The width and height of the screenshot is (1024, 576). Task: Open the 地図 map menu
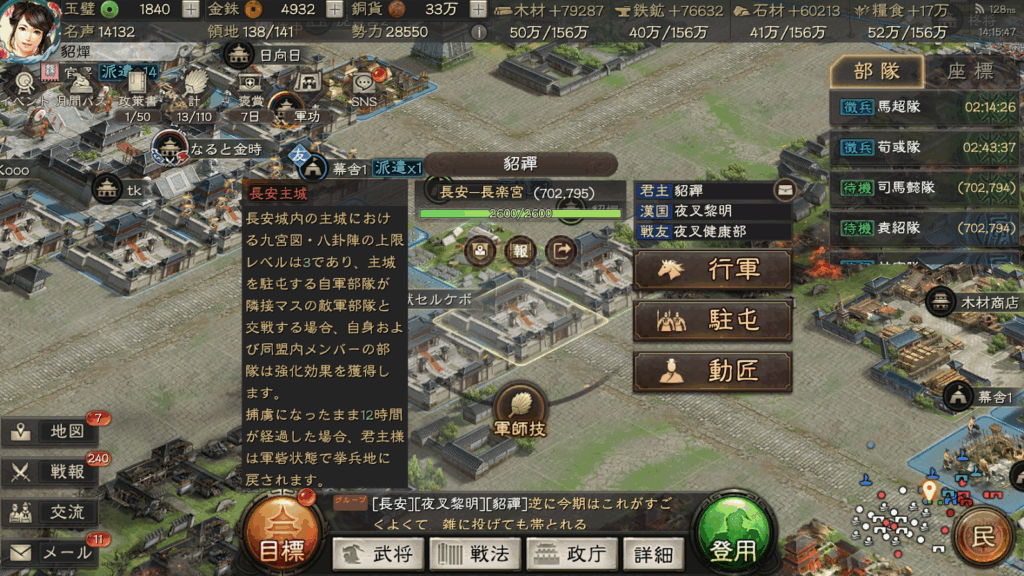tap(52, 432)
